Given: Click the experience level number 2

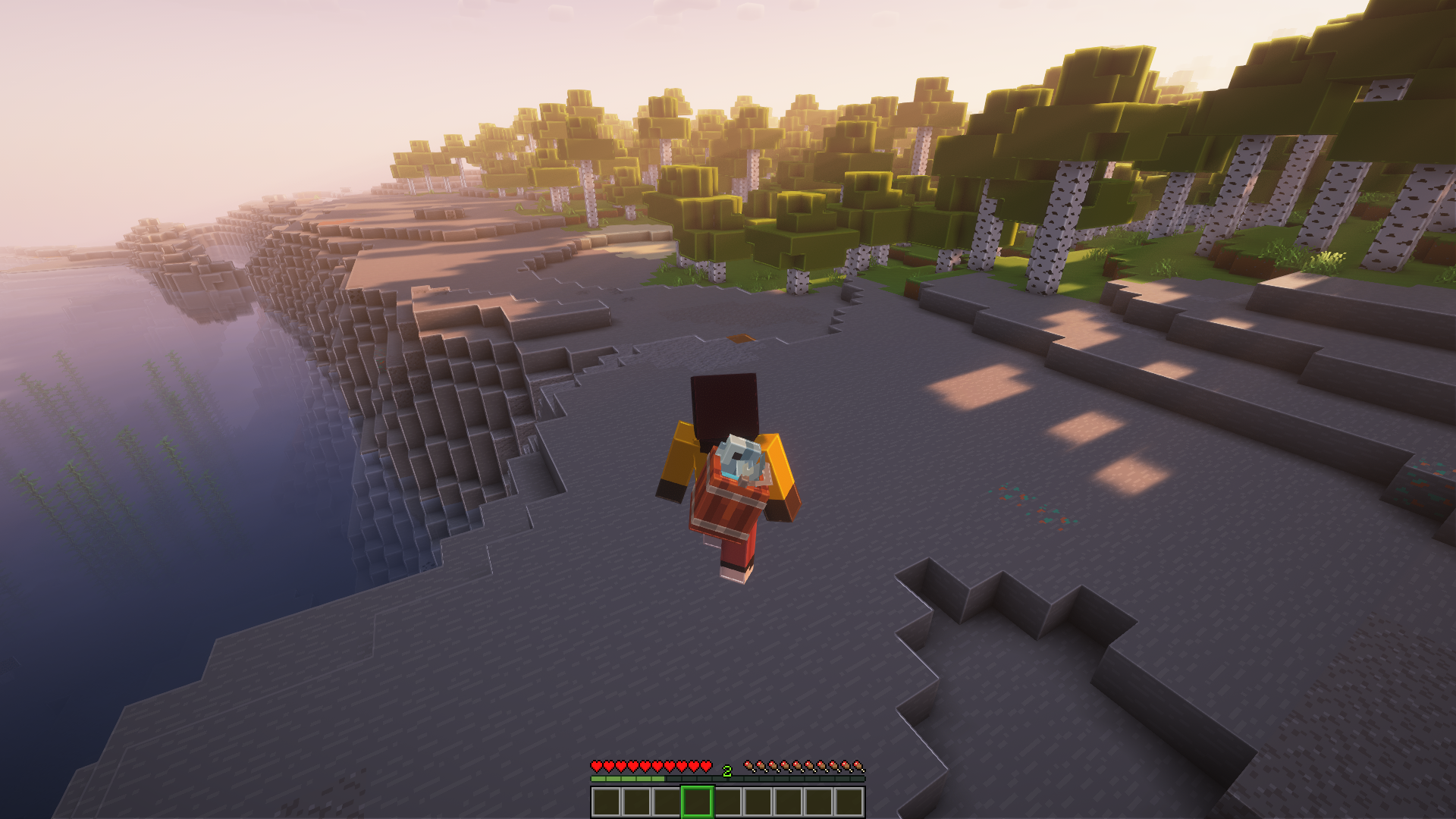Looking at the screenshot, I should [x=726, y=770].
